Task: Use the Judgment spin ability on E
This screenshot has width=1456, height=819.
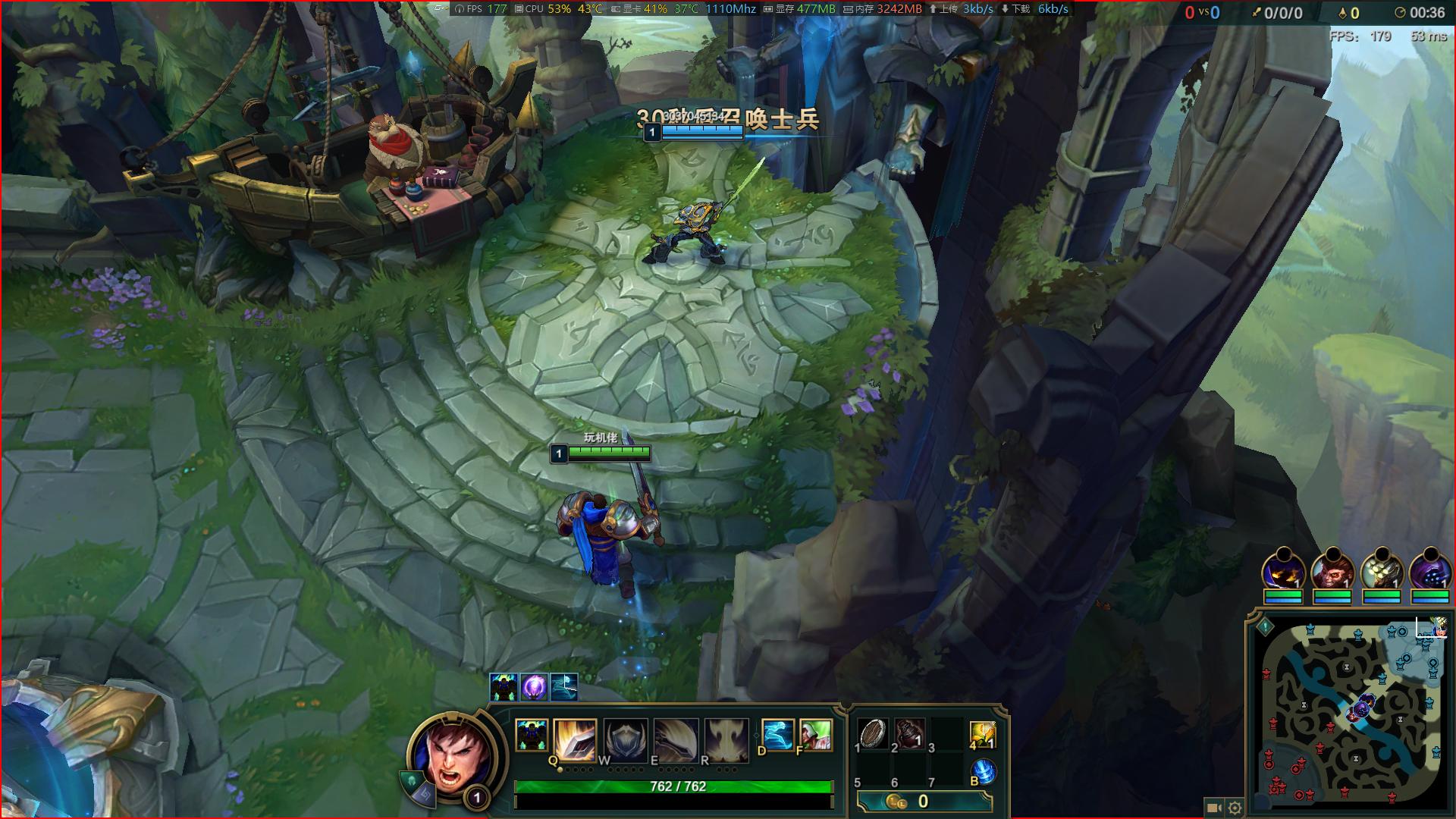Action: click(x=676, y=739)
